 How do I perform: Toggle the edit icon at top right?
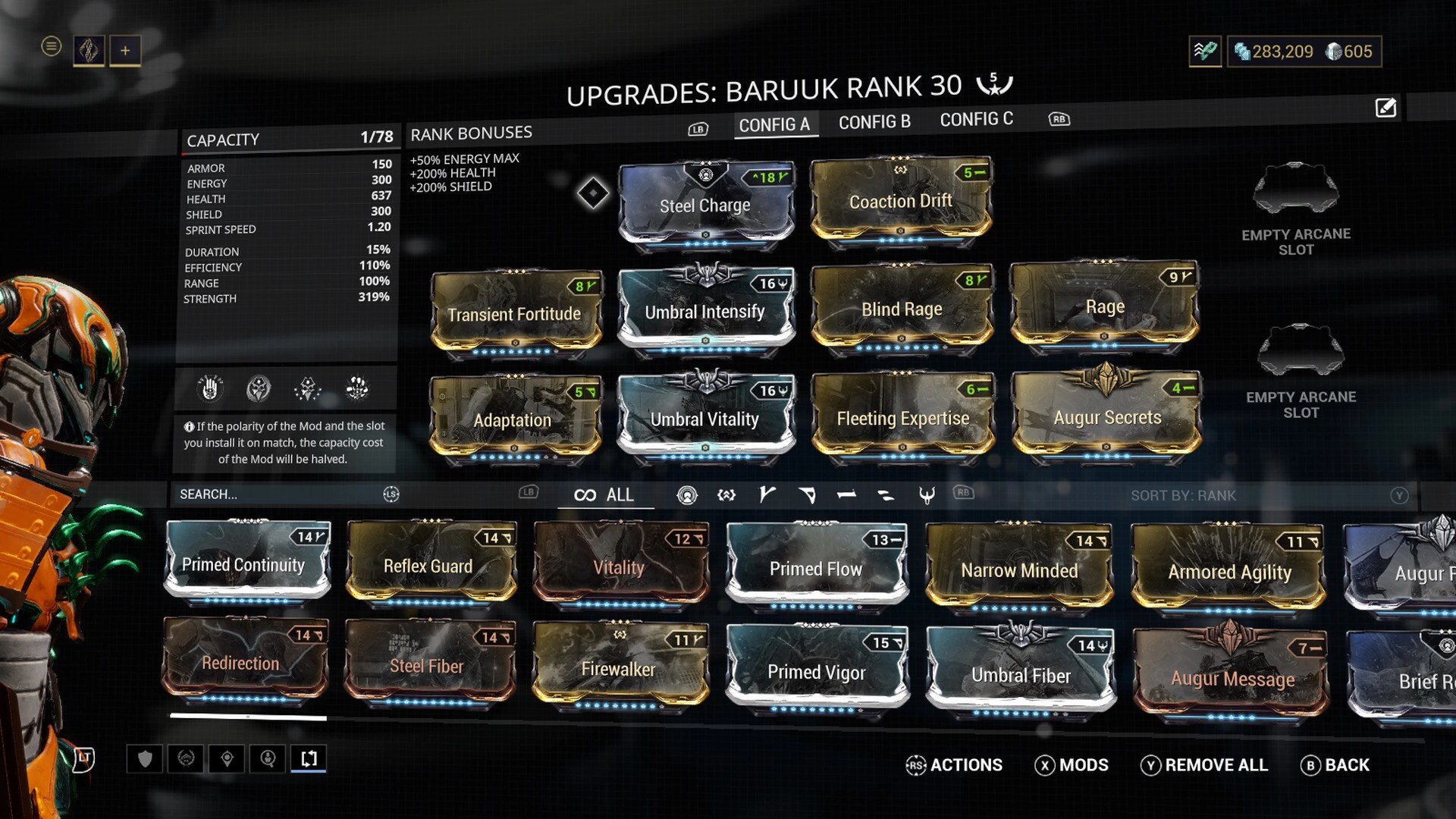pyautogui.click(x=1385, y=108)
